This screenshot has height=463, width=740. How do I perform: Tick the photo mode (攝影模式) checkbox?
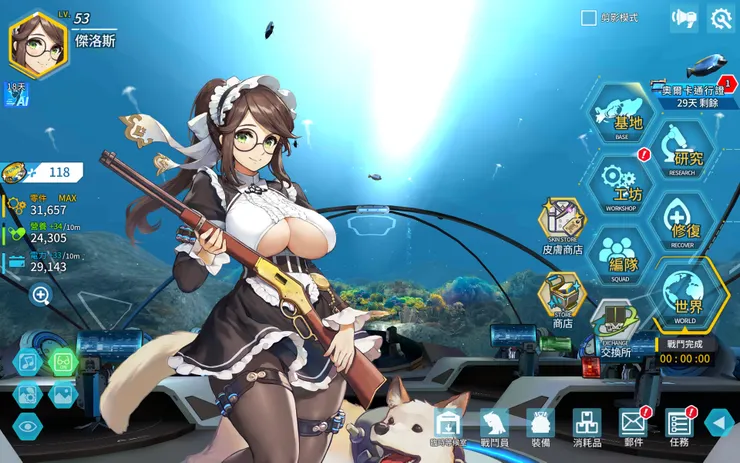click(589, 18)
